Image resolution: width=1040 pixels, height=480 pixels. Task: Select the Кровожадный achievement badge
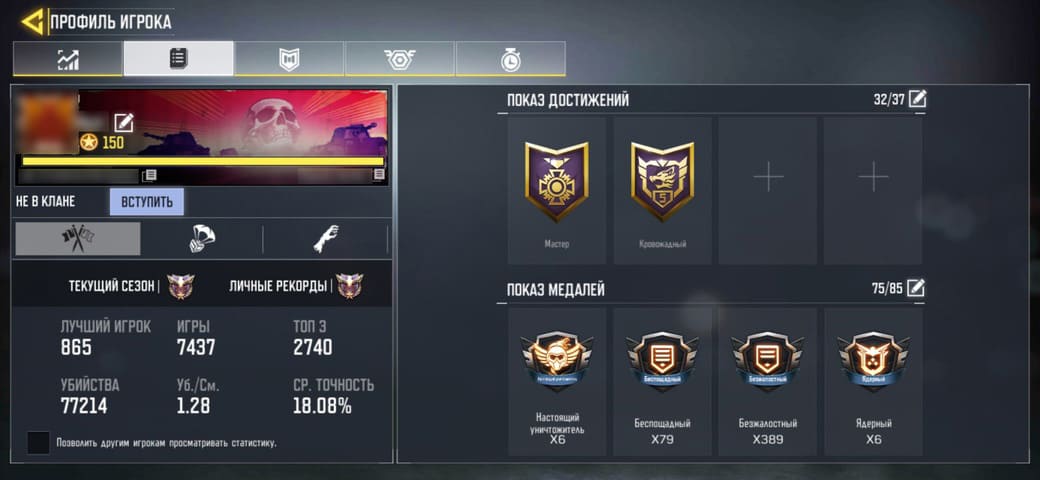pyautogui.click(x=662, y=190)
